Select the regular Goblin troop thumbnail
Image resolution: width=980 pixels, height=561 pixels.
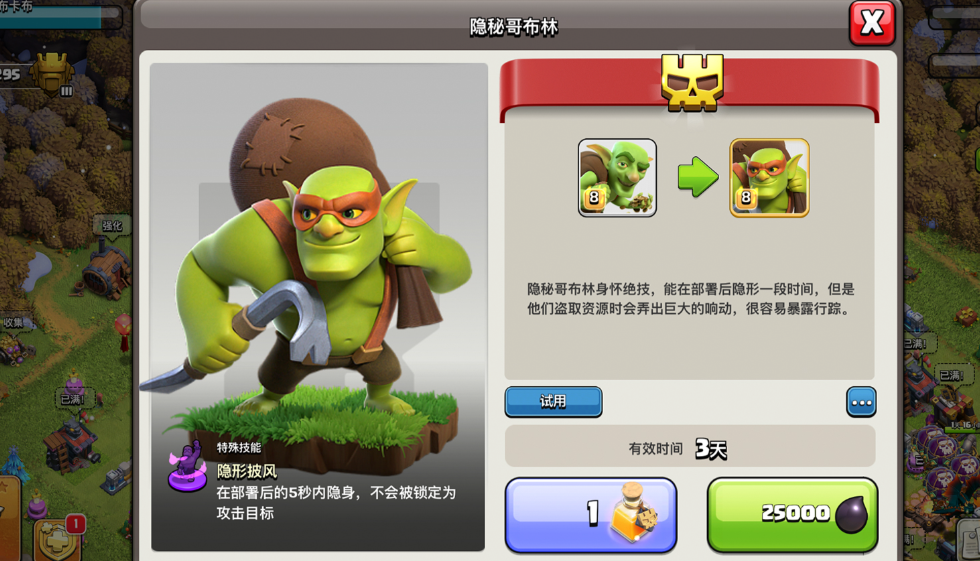click(x=617, y=178)
